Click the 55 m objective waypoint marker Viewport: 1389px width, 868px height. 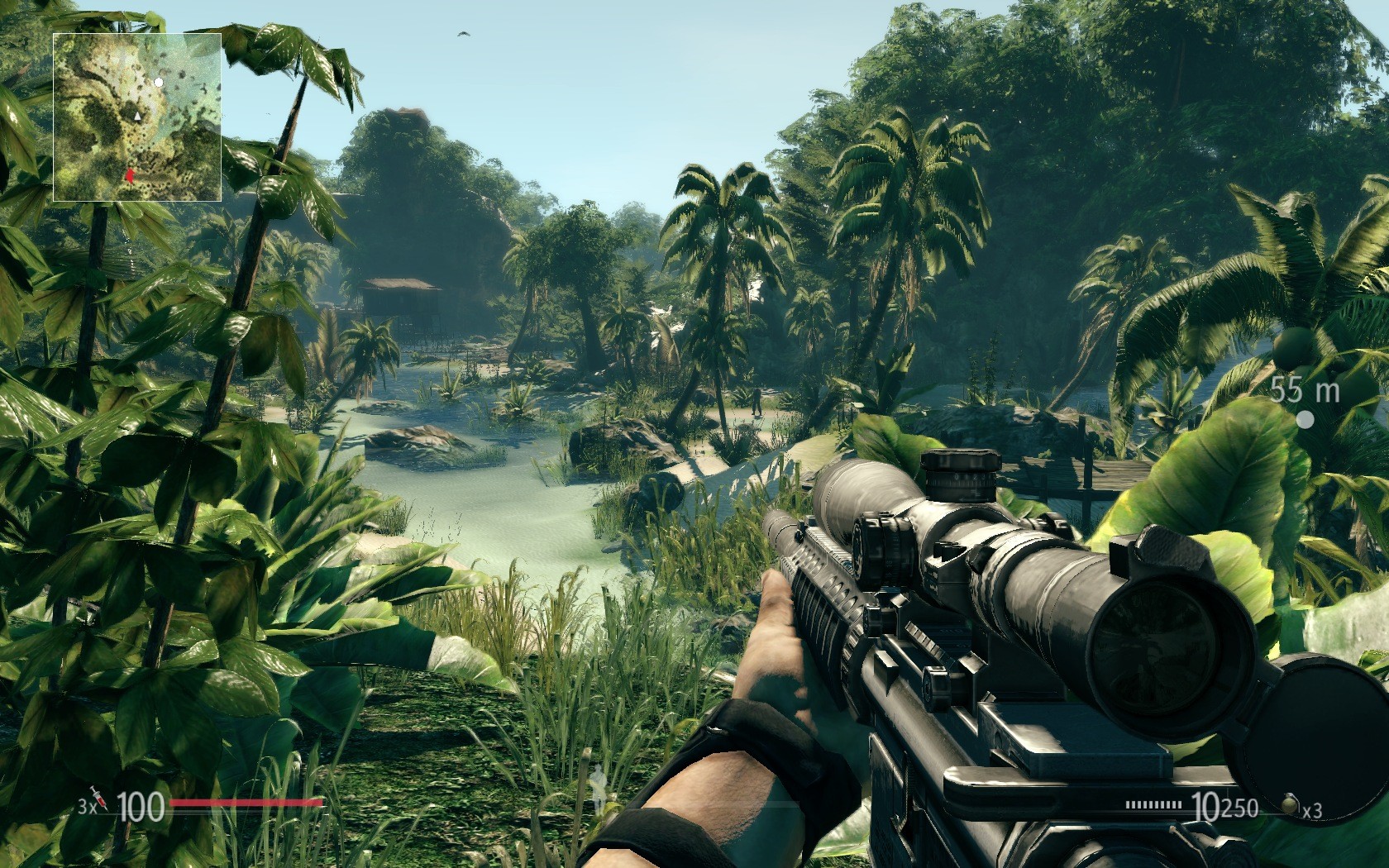[x=1305, y=420]
